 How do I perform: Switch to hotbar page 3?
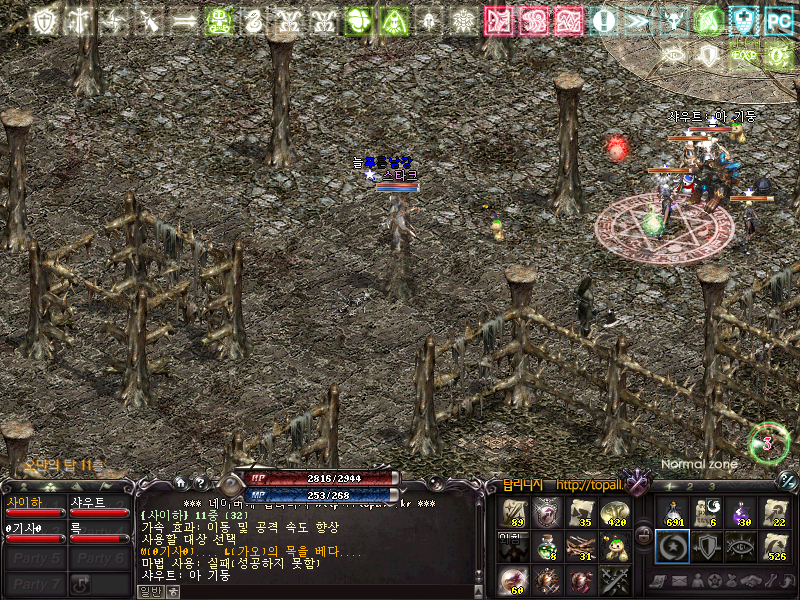(x=712, y=486)
